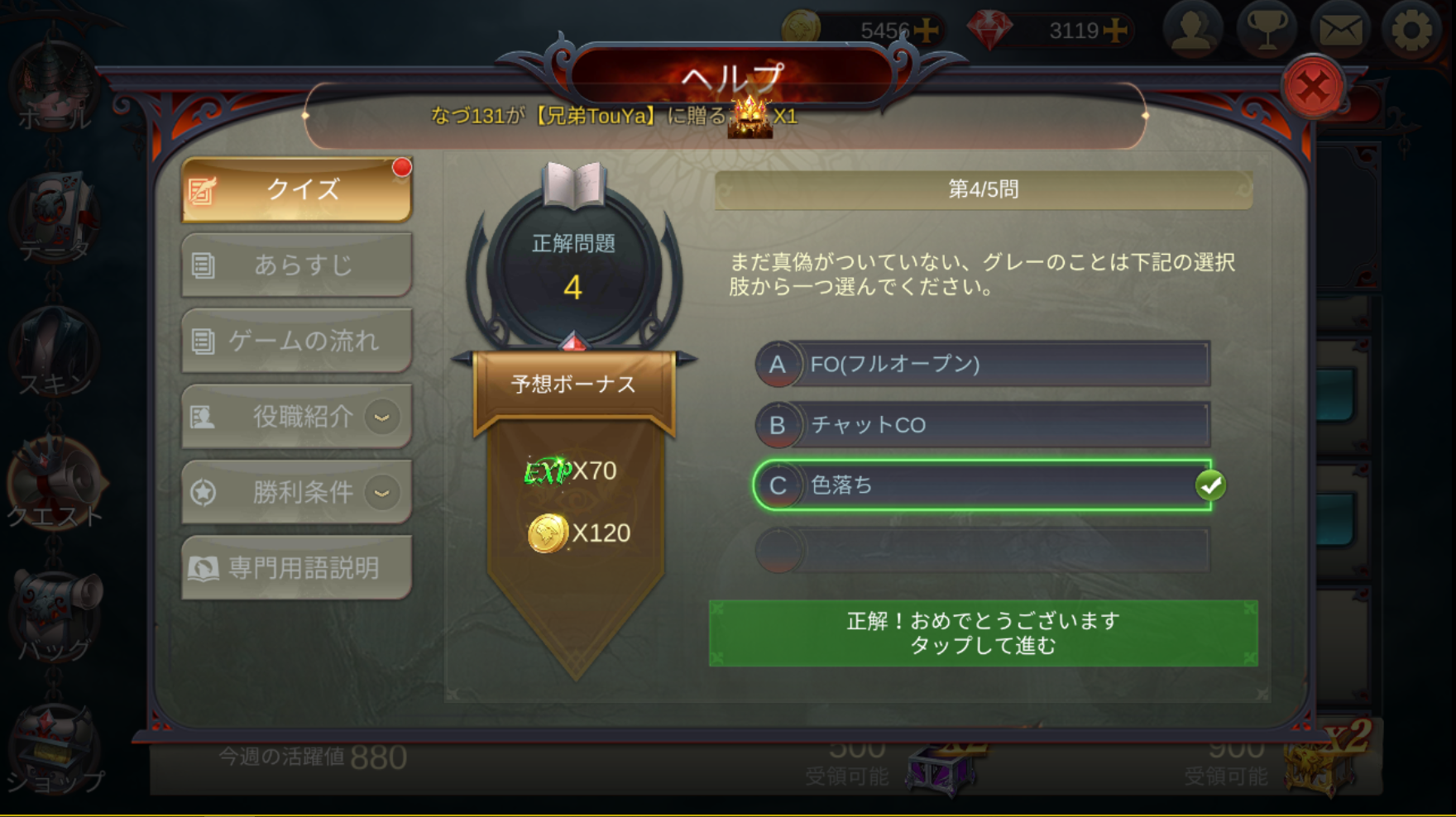This screenshot has height=817, width=1456.
Task: Tap the green 正解 banner to continue
Action: click(983, 633)
